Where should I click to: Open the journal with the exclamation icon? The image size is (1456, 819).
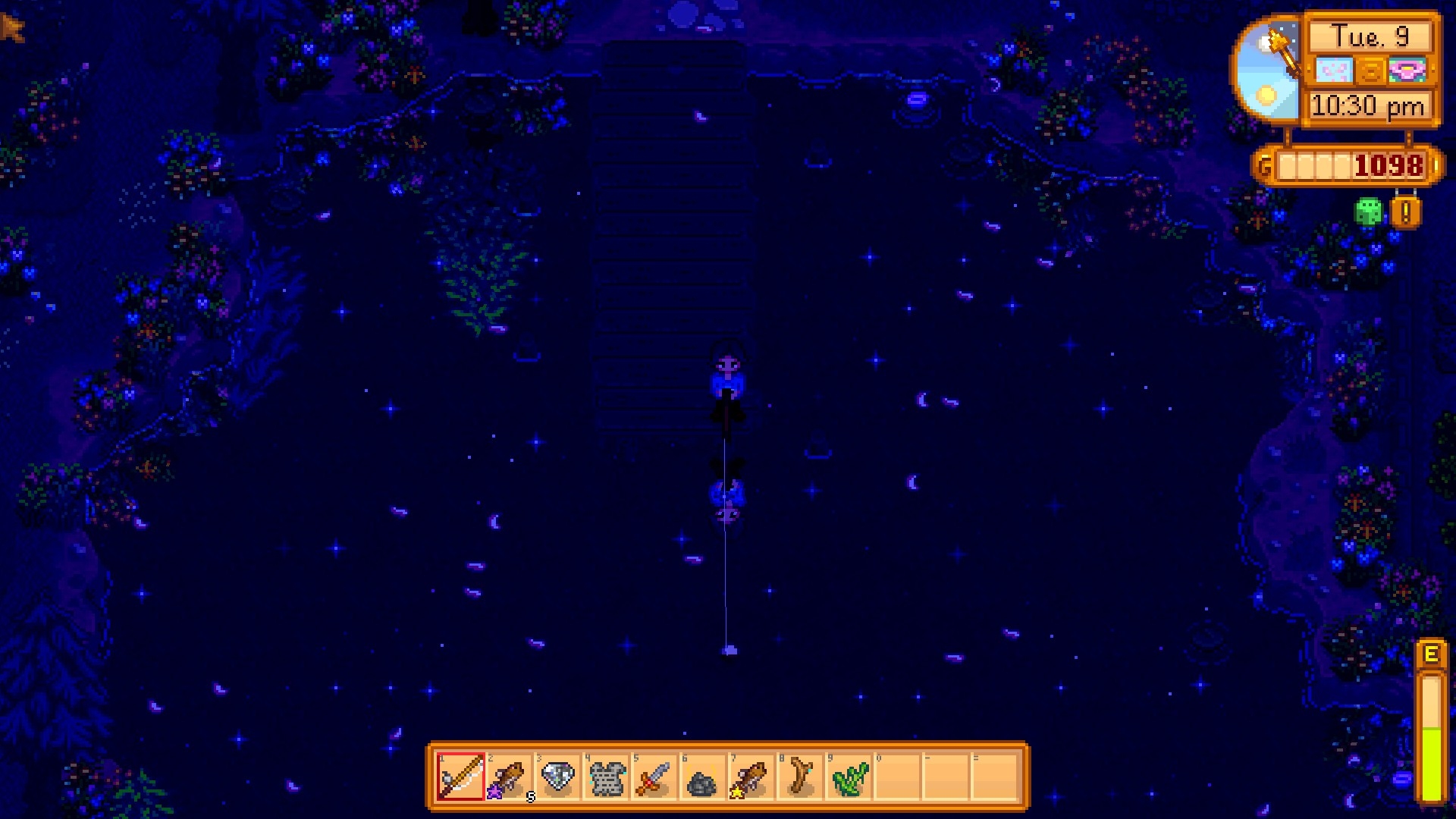(1405, 213)
